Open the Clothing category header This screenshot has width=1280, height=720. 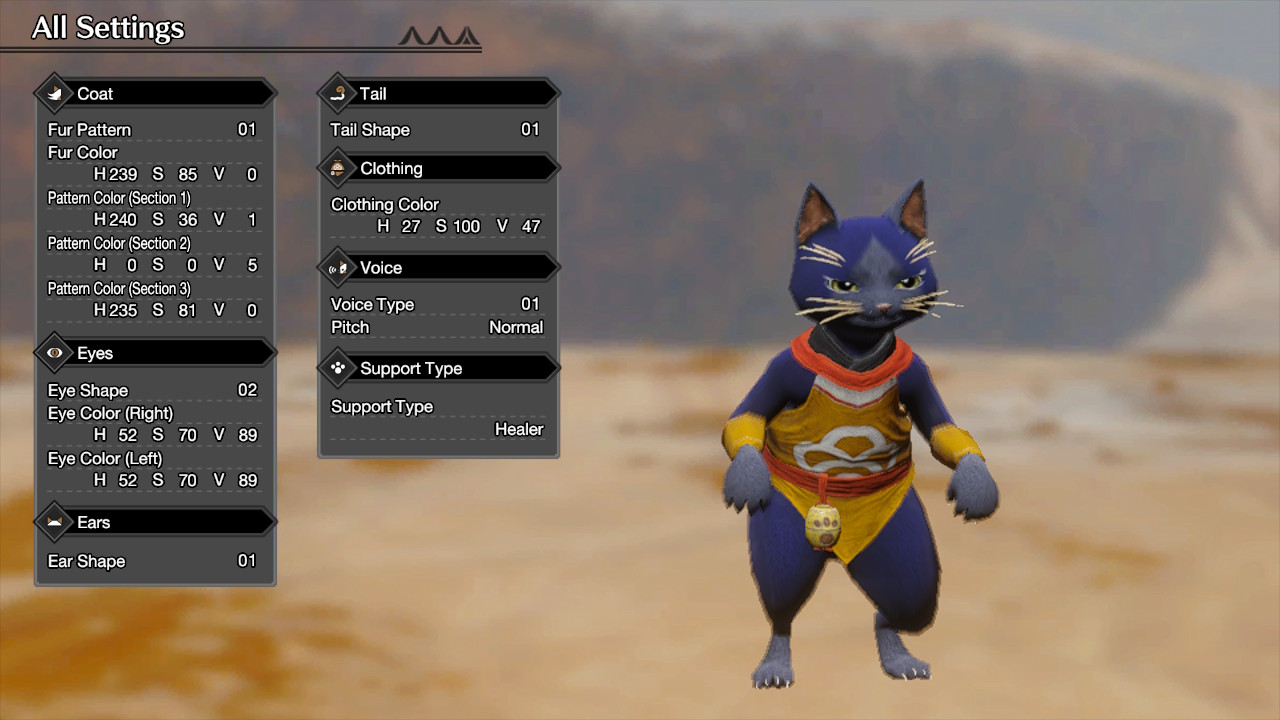tap(438, 169)
